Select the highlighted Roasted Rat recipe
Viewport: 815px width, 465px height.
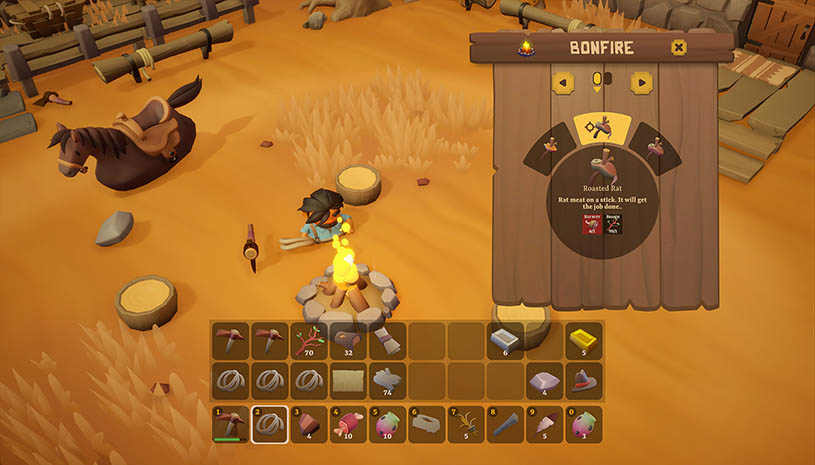click(x=601, y=130)
